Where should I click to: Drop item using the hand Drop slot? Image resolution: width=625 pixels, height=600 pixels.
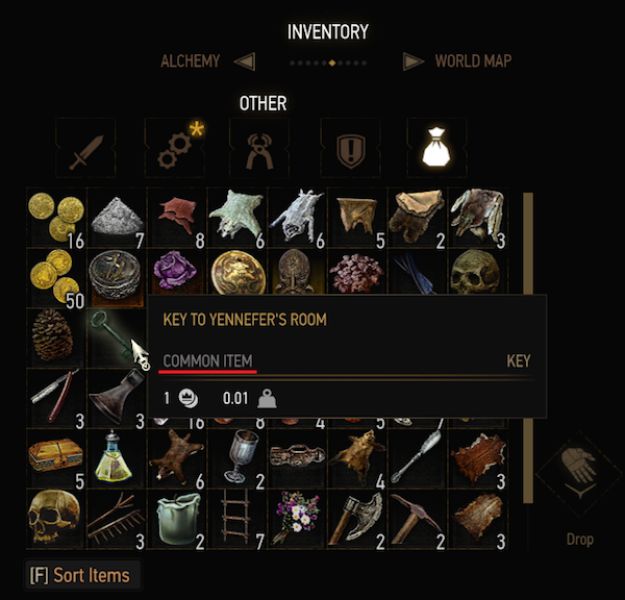tap(579, 470)
